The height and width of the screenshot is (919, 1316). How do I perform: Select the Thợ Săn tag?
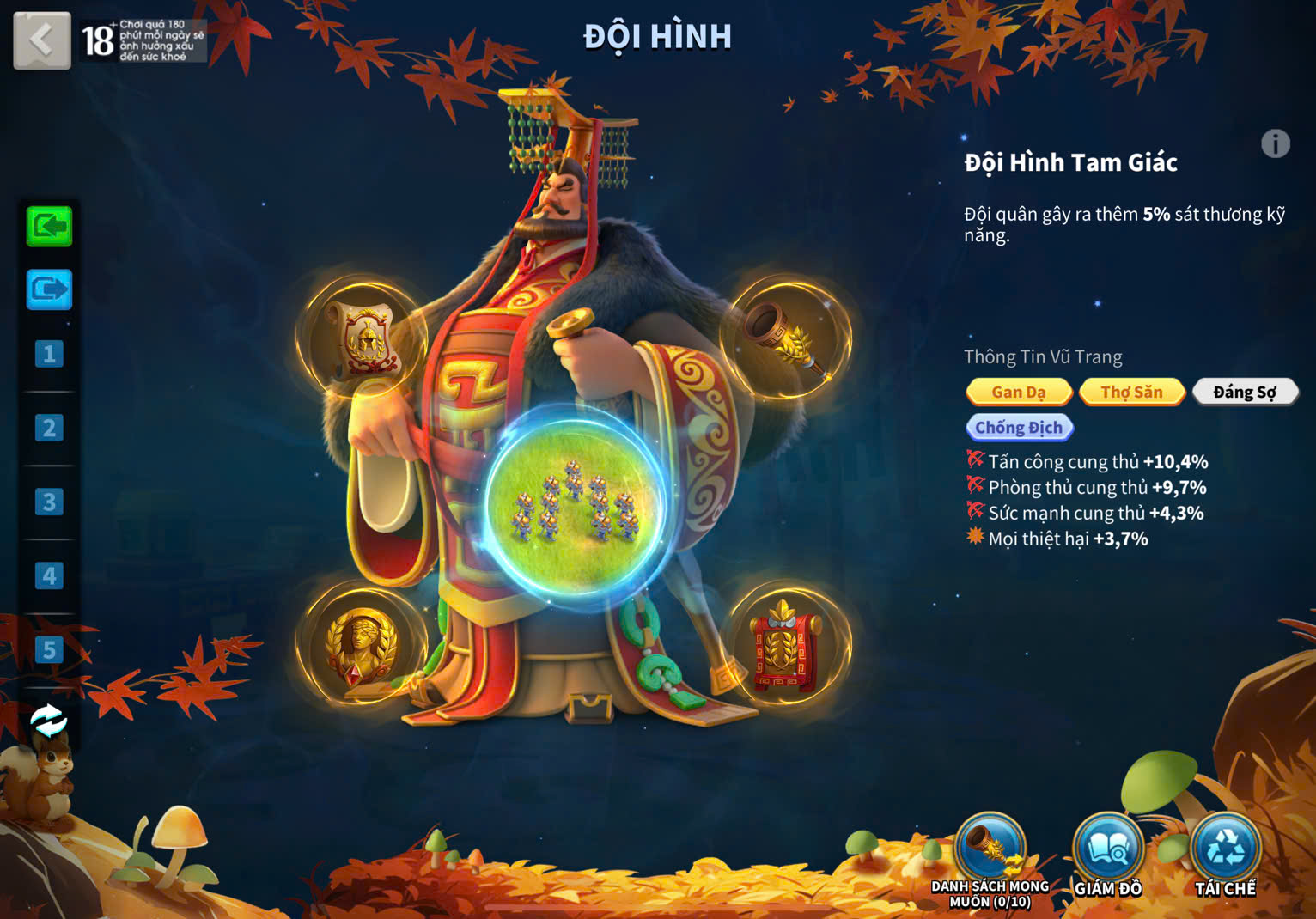tap(1131, 393)
